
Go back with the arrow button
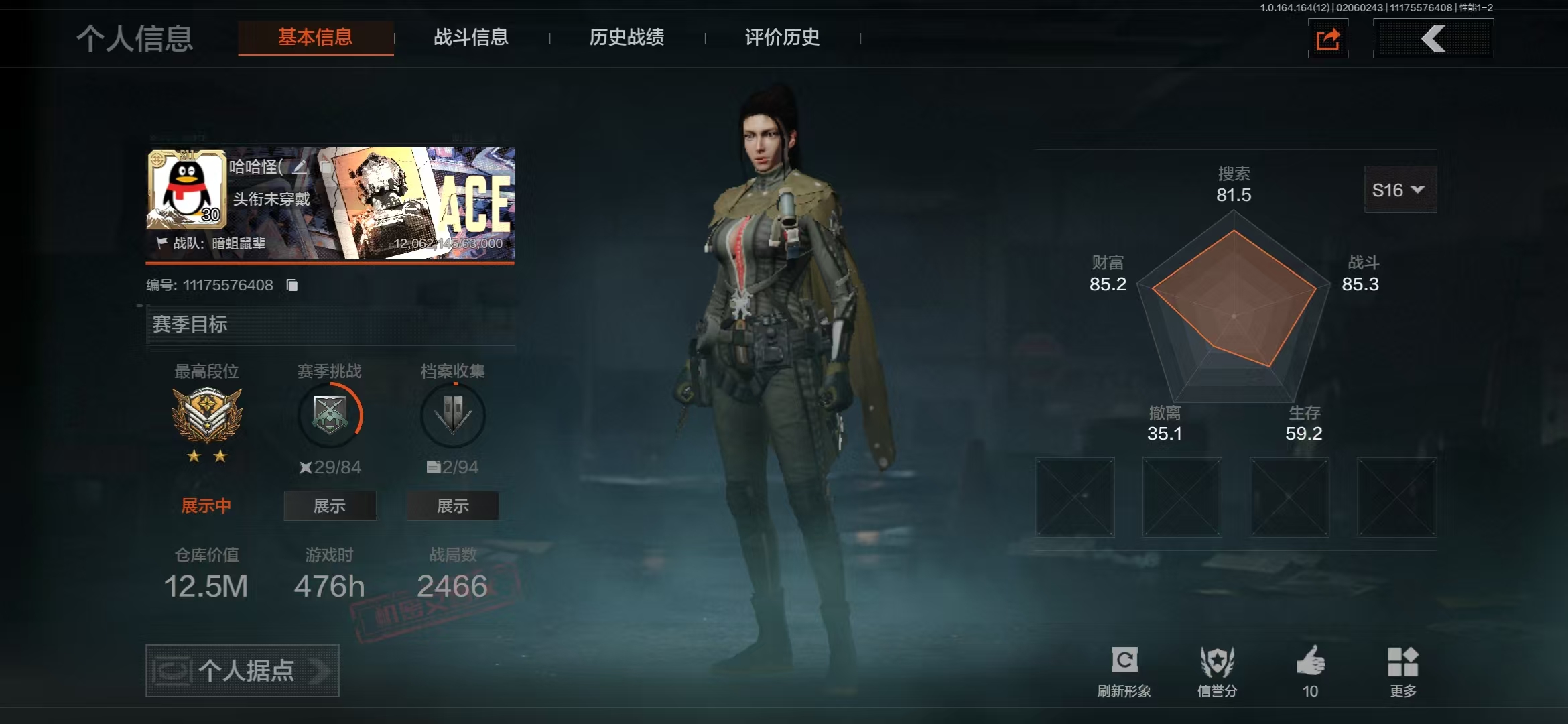coord(1433,39)
